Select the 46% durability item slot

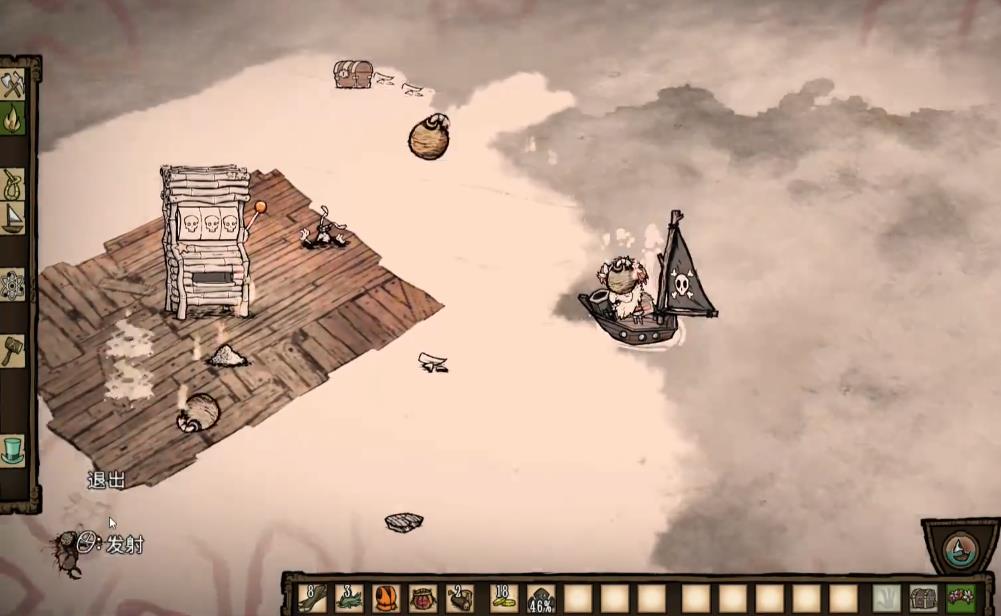[541, 598]
